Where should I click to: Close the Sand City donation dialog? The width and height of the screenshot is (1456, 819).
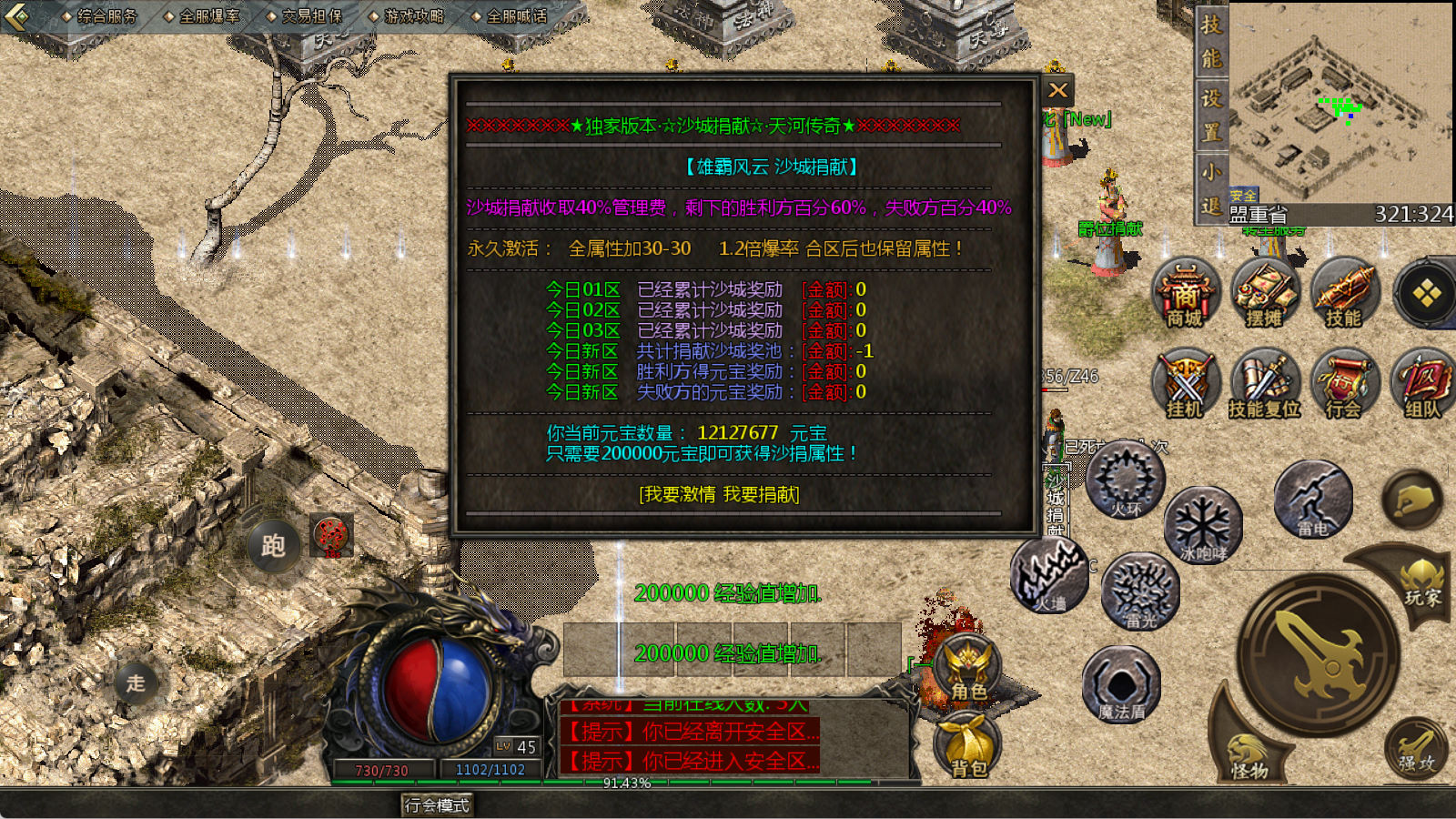[x=1057, y=90]
